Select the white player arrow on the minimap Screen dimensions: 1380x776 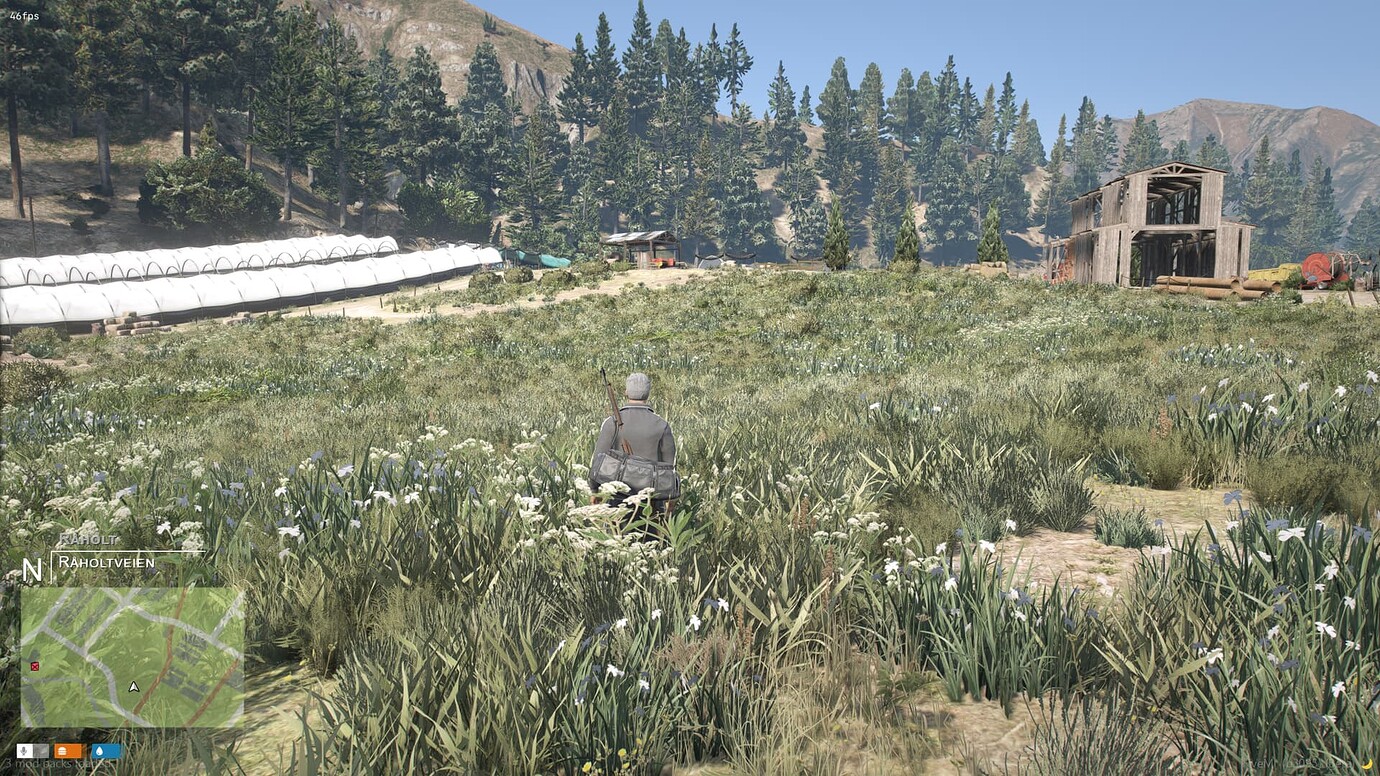[134, 687]
